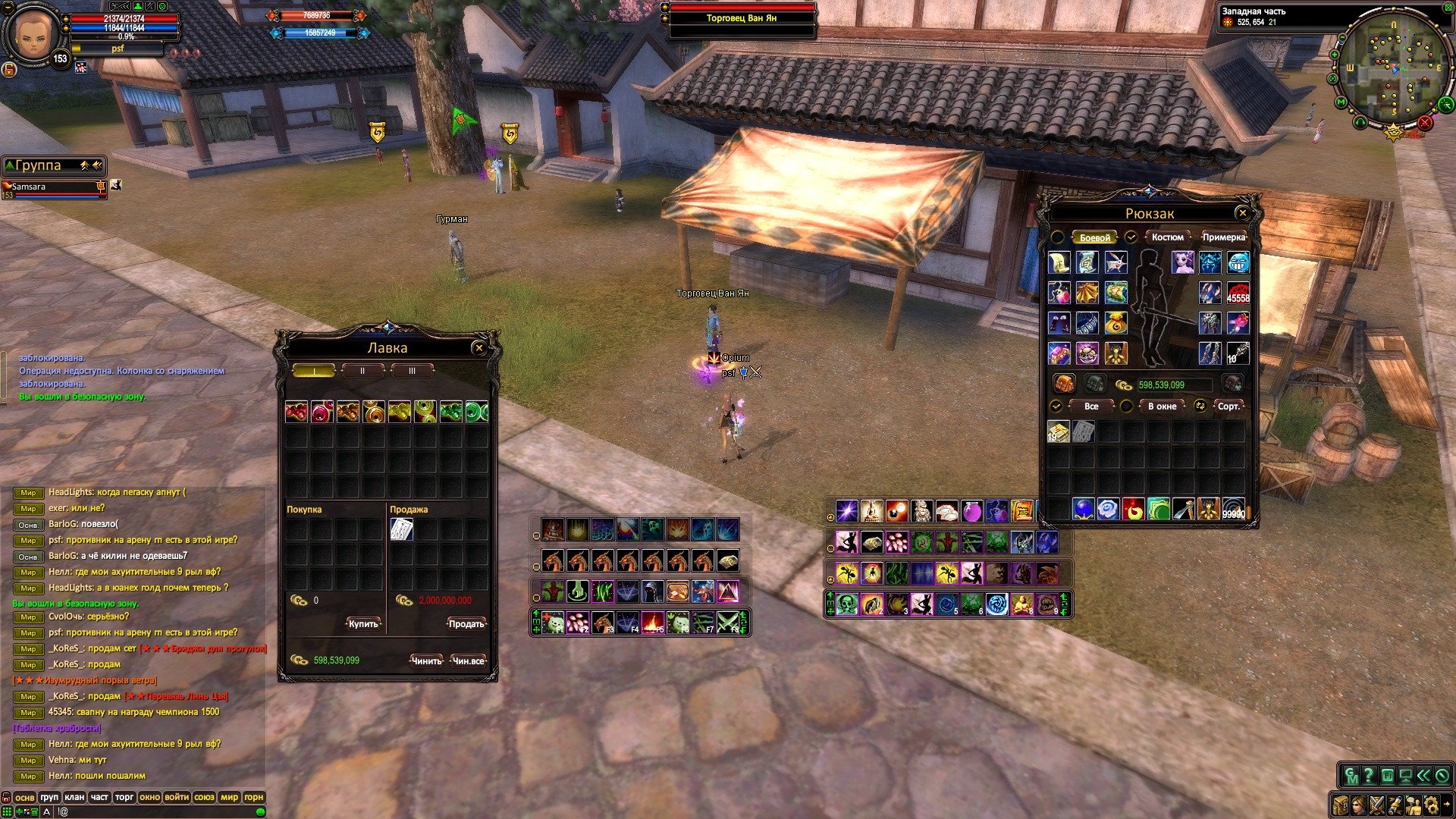
Task: Close the Лавка shop window
Action: click(x=479, y=348)
